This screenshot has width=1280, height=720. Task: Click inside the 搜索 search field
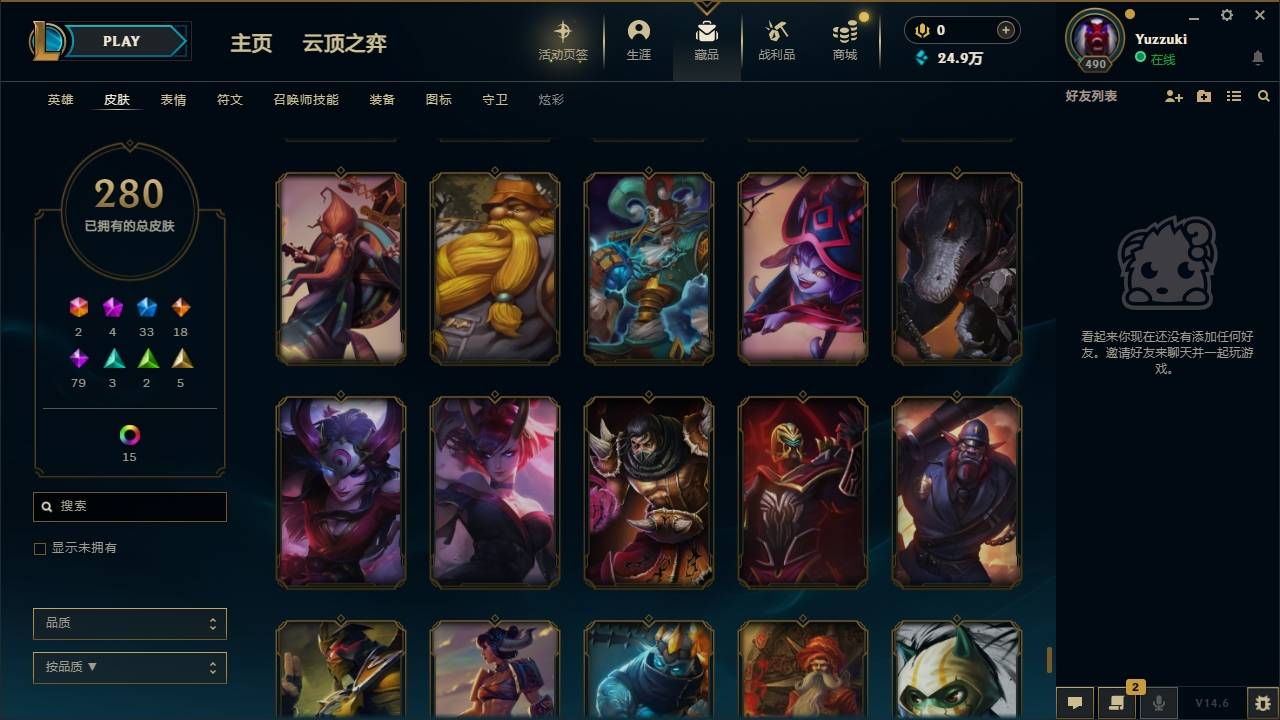129,507
